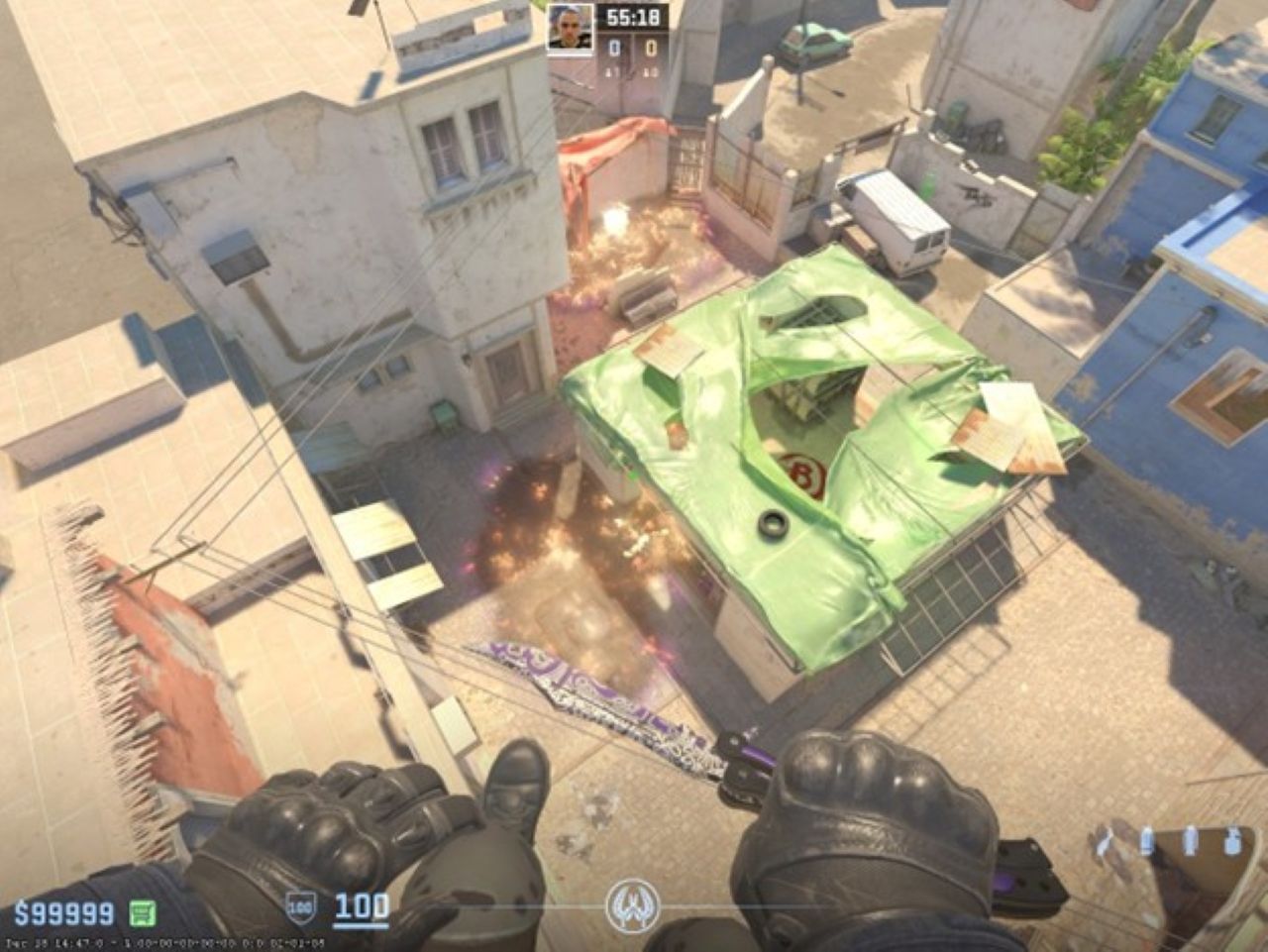Click the armor shield icon
Viewport: 1268px width, 952px height.
(300, 906)
